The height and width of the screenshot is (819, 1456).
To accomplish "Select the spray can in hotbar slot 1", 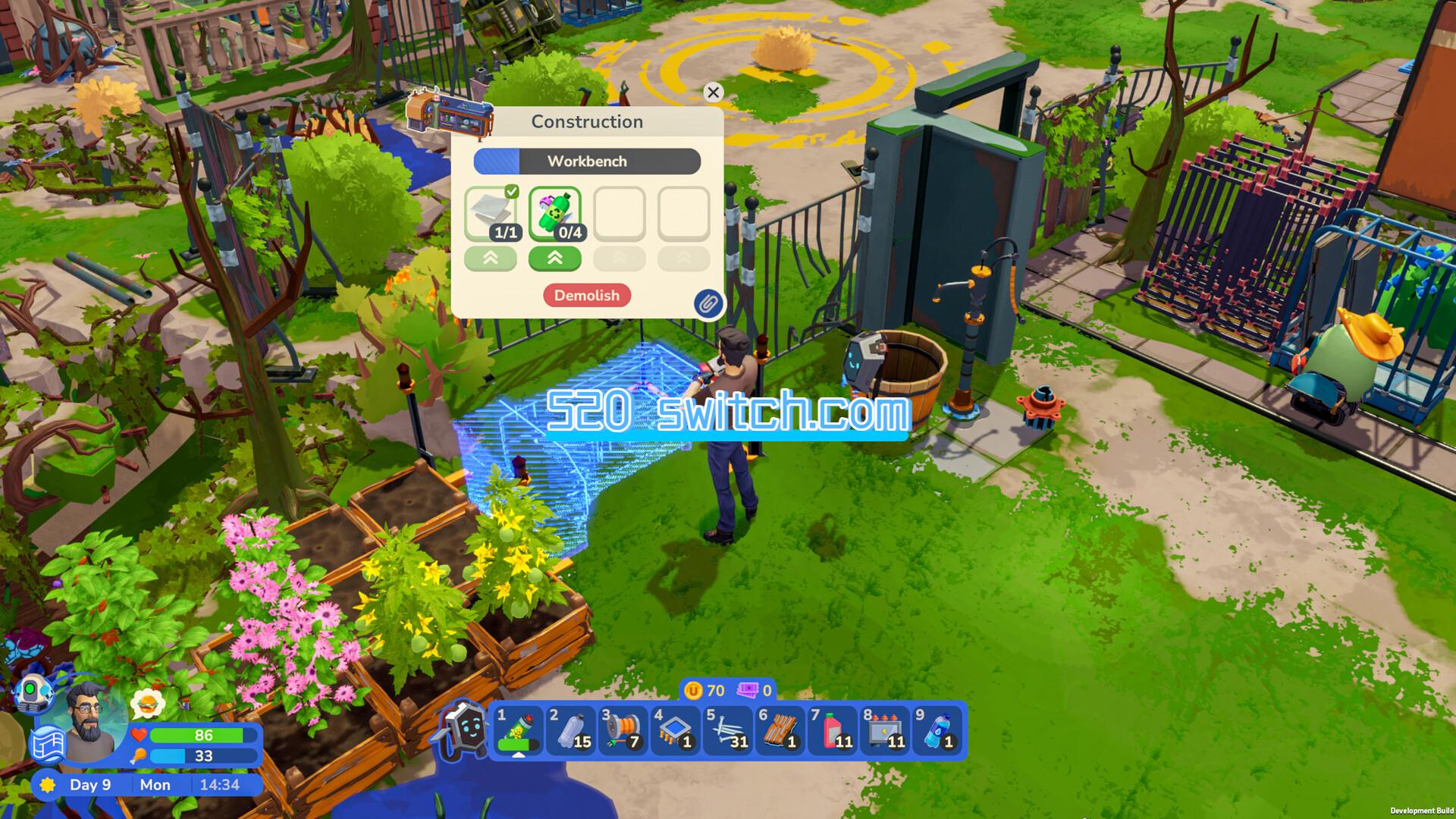I will [519, 731].
